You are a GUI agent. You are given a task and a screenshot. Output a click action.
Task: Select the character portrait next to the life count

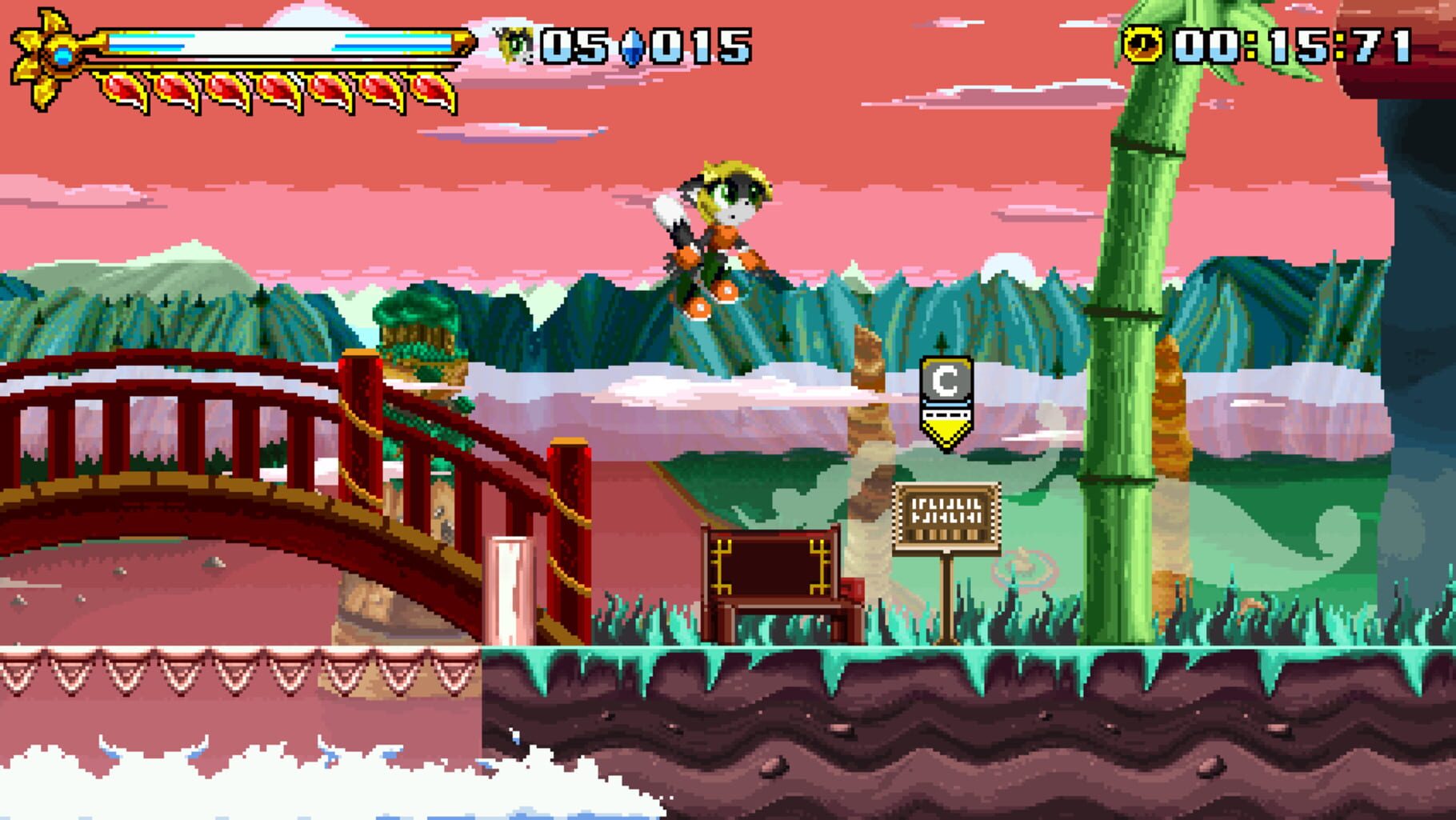pos(513,46)
